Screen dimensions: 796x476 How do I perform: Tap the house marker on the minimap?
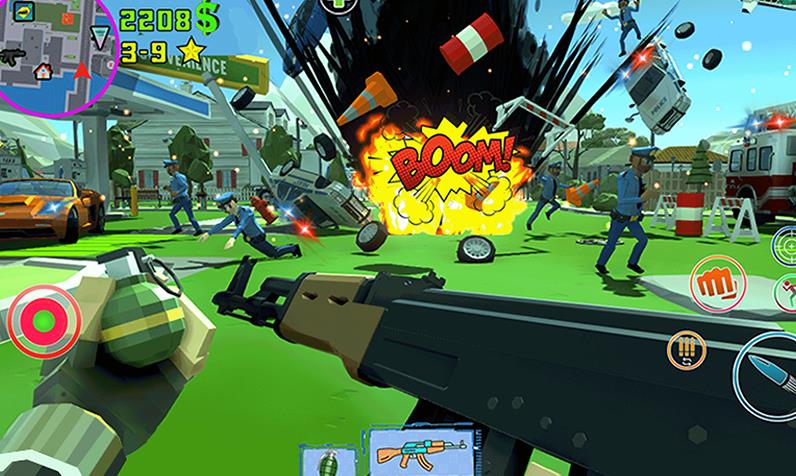(x=43, y=71)
